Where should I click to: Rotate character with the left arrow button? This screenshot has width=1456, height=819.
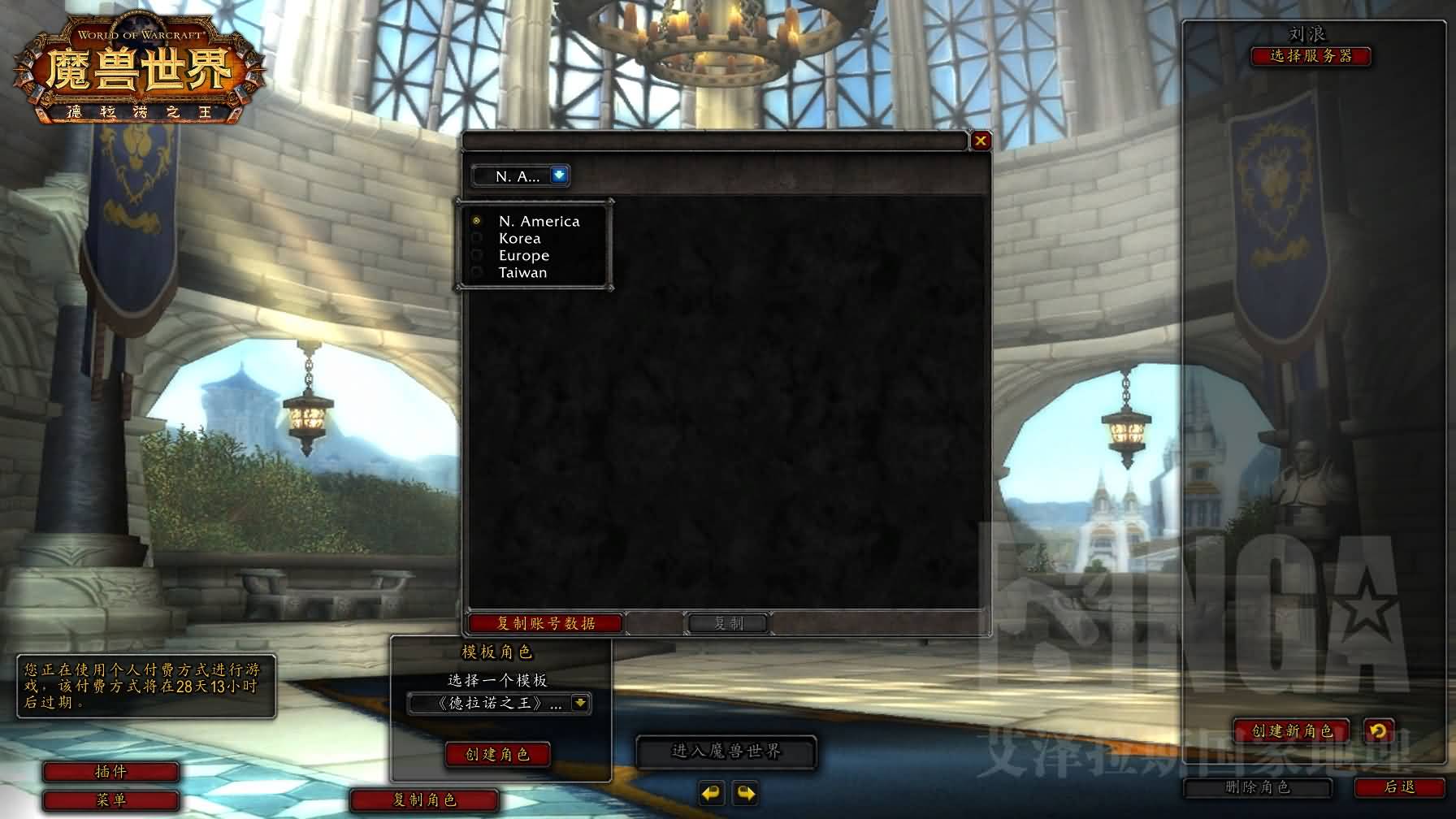point(711,793)
